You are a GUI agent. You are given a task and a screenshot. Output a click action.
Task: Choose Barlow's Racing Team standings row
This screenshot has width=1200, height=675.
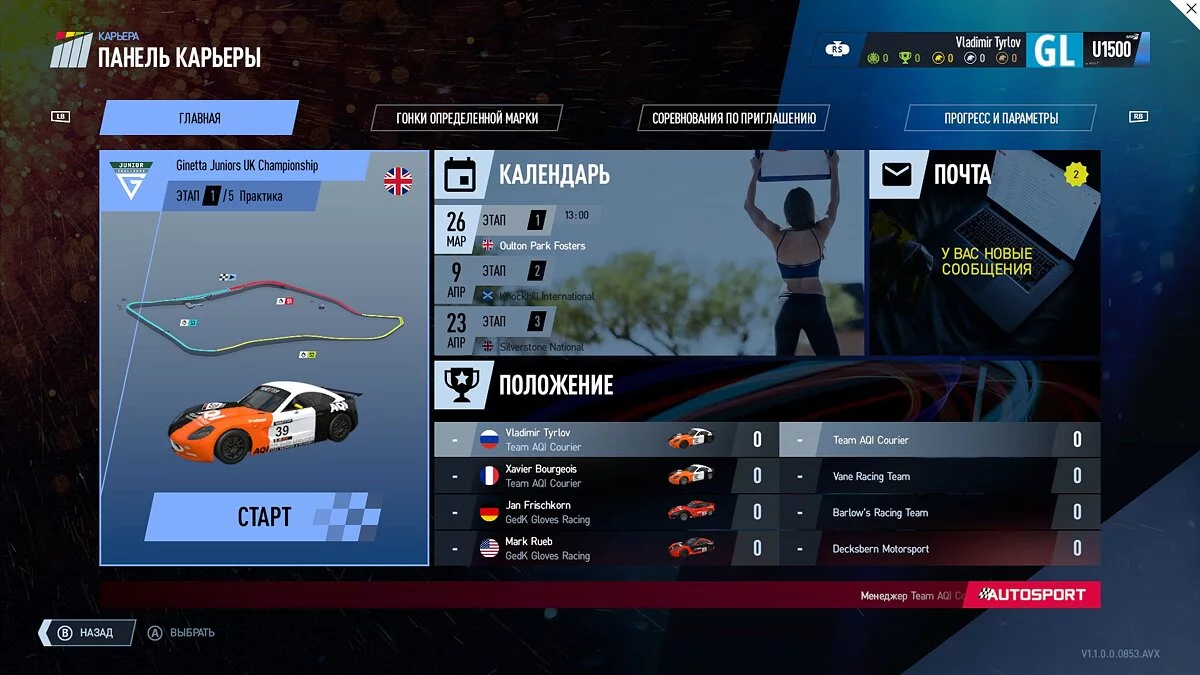click(x=940, y=513)
